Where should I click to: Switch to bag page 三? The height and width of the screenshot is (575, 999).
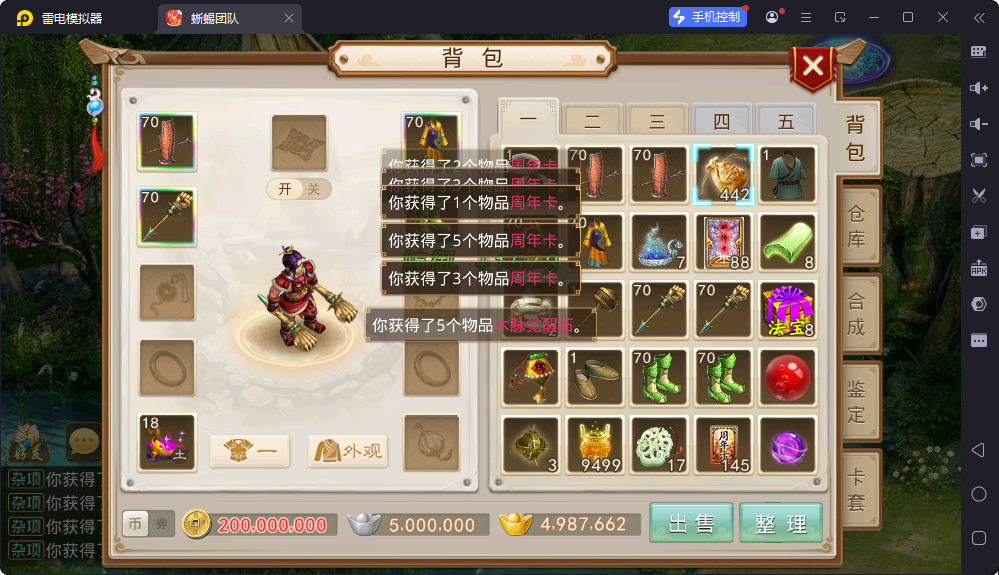coord(657,122)
